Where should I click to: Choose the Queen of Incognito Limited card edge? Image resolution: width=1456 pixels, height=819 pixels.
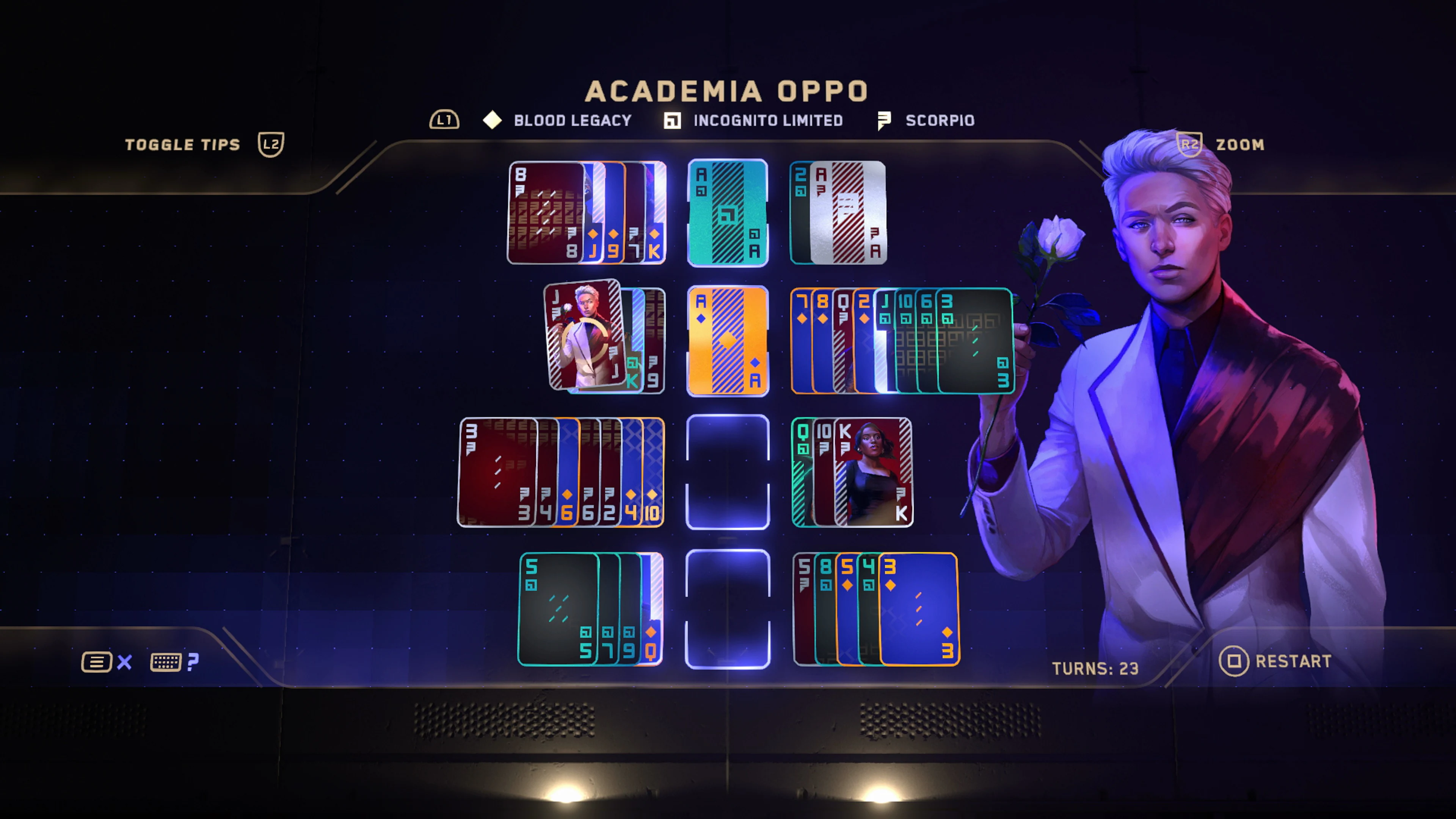pyautogui.click(x=802, y=472)
